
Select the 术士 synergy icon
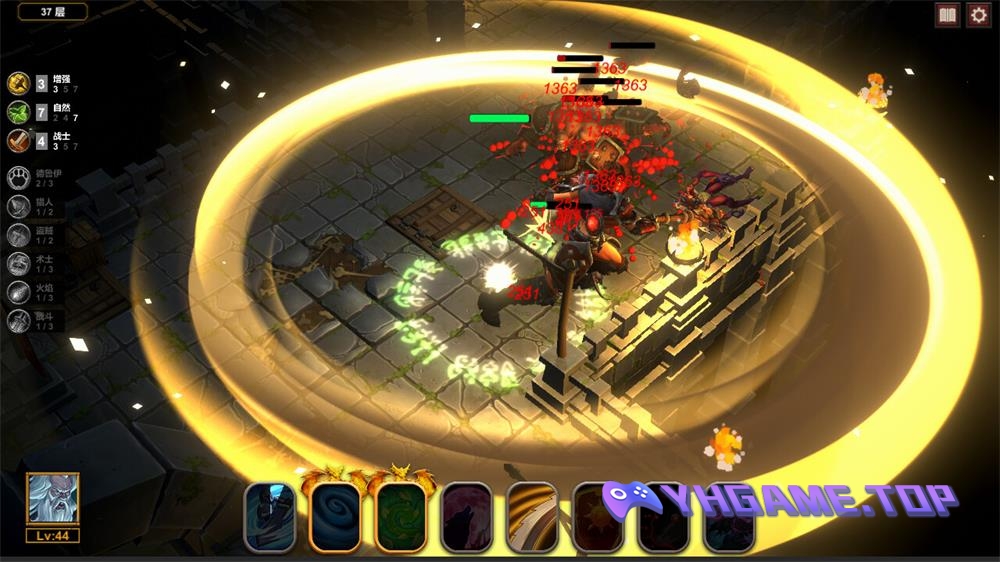pos(19,263)
